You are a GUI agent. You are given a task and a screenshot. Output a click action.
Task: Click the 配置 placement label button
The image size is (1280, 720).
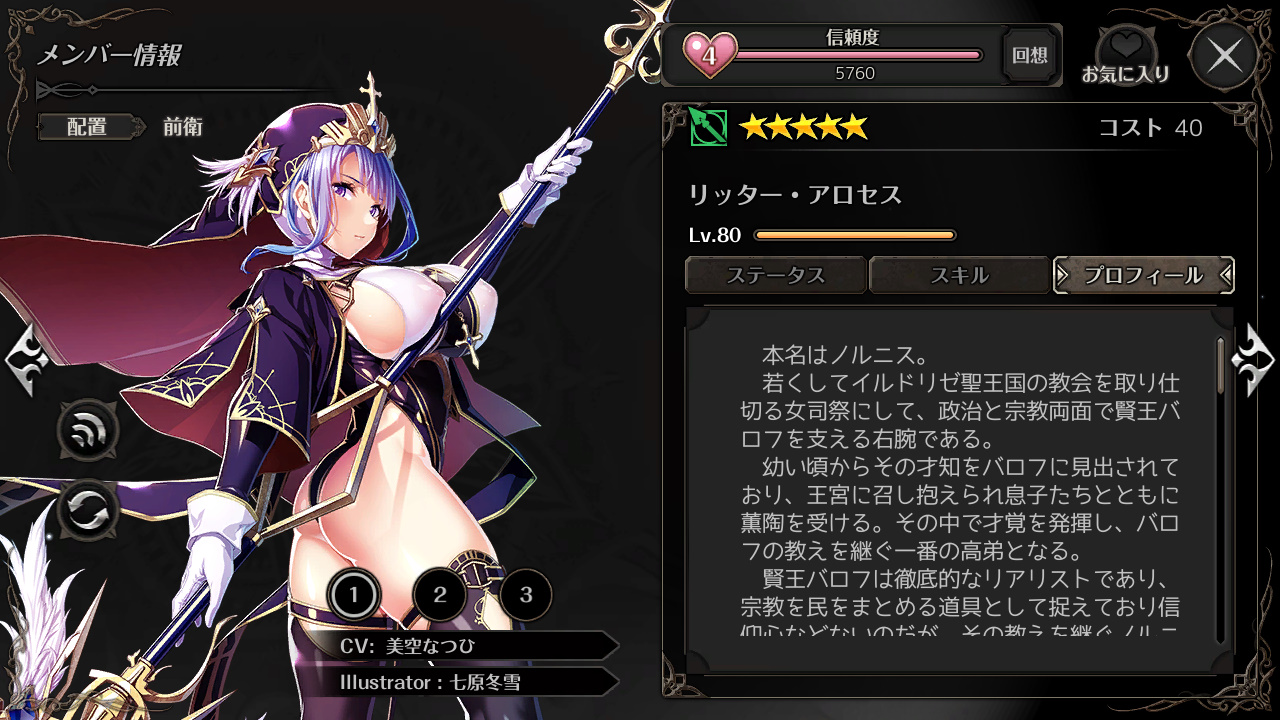(x=87, y=127)
